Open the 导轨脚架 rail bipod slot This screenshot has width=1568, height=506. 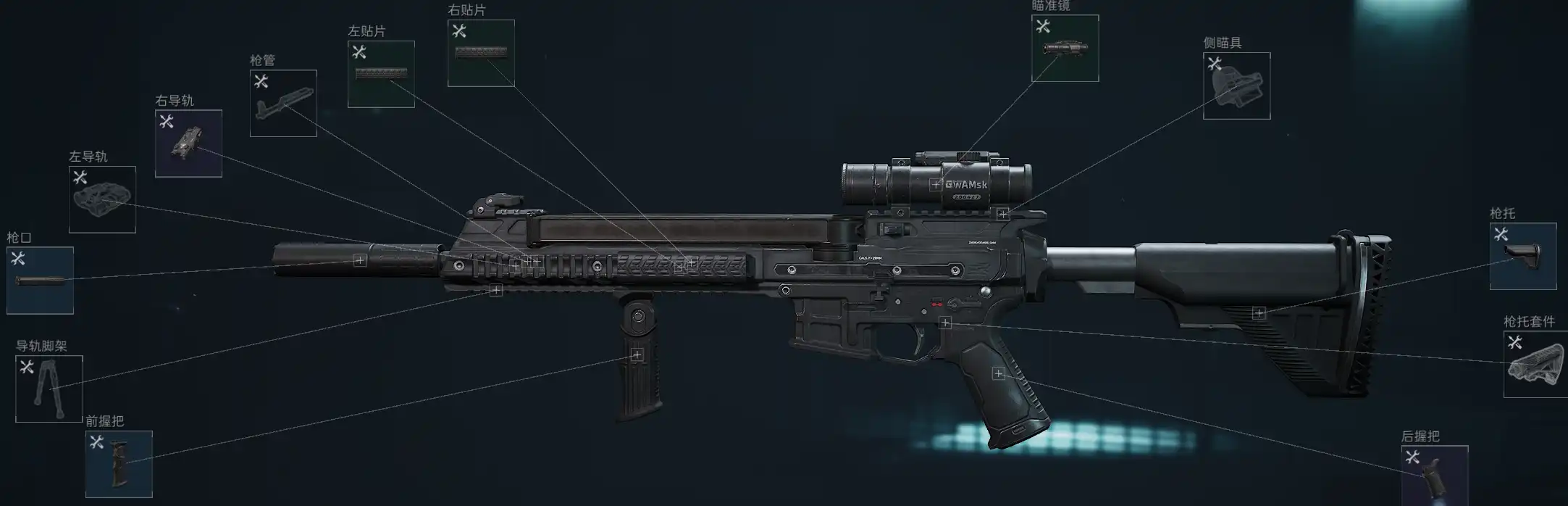[x=49, y=389]
